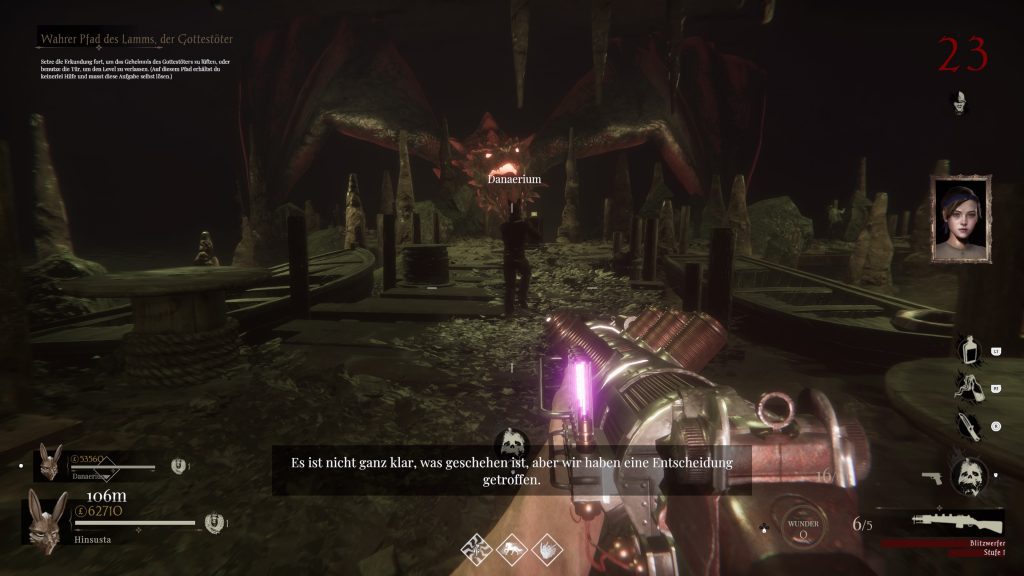
Task: Click the swirl diamond perk icon
Action: point(476,547)
